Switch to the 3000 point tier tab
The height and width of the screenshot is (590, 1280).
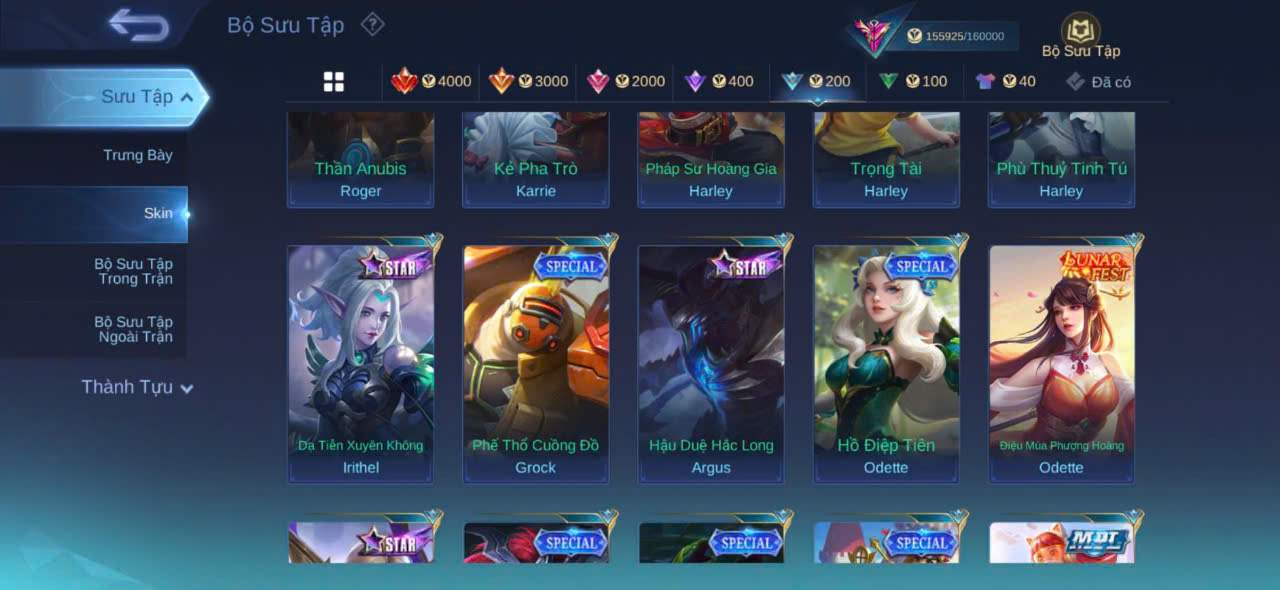coord(528,82)
